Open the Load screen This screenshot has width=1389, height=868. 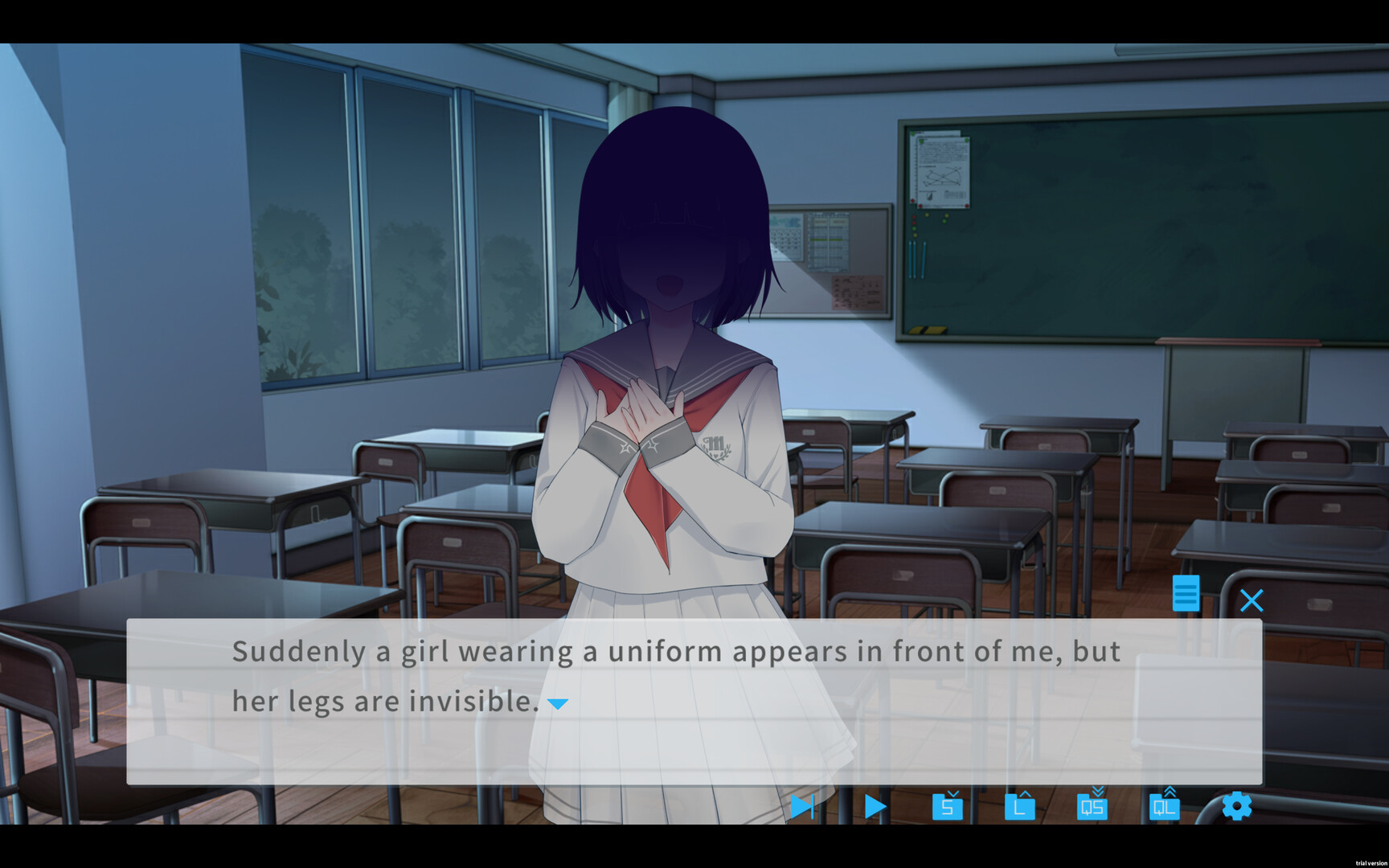coord(1019,808)
